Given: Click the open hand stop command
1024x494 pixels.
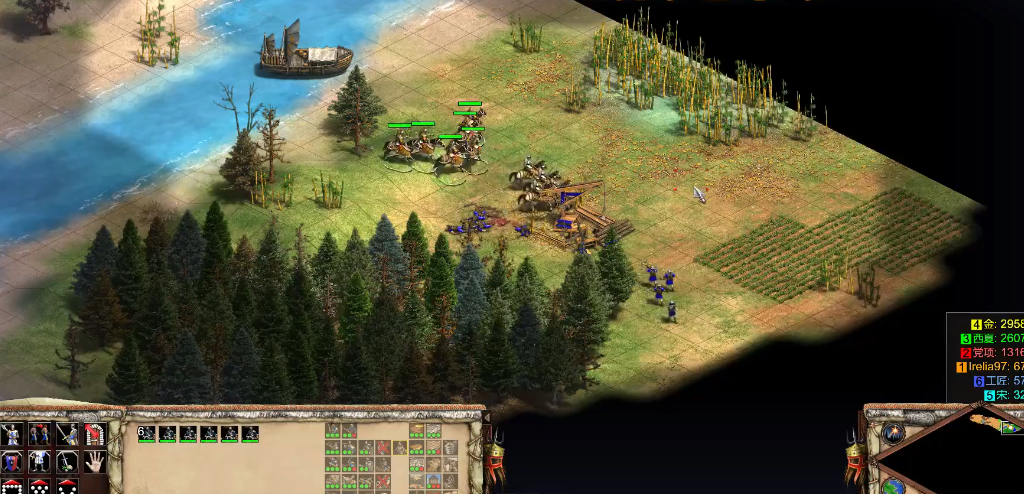Looking at the screenshot, I should [x=94, y=461].
